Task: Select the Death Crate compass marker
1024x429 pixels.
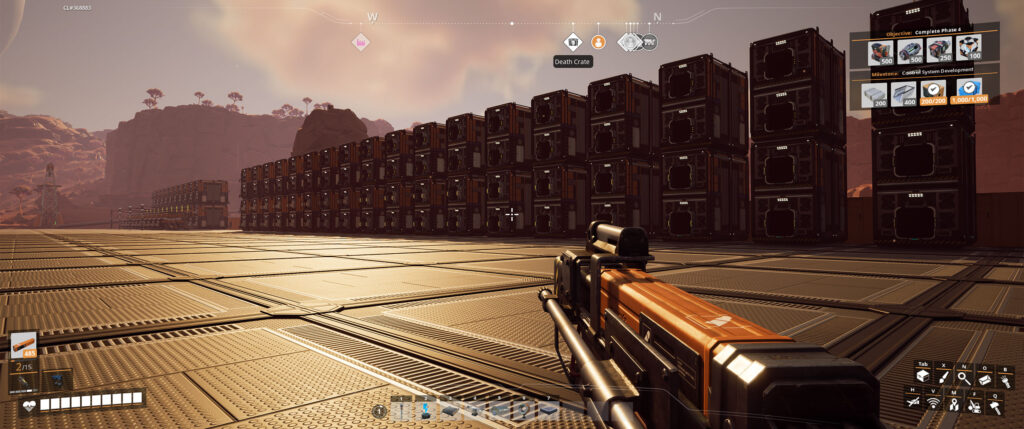Action: coord(572,41)
